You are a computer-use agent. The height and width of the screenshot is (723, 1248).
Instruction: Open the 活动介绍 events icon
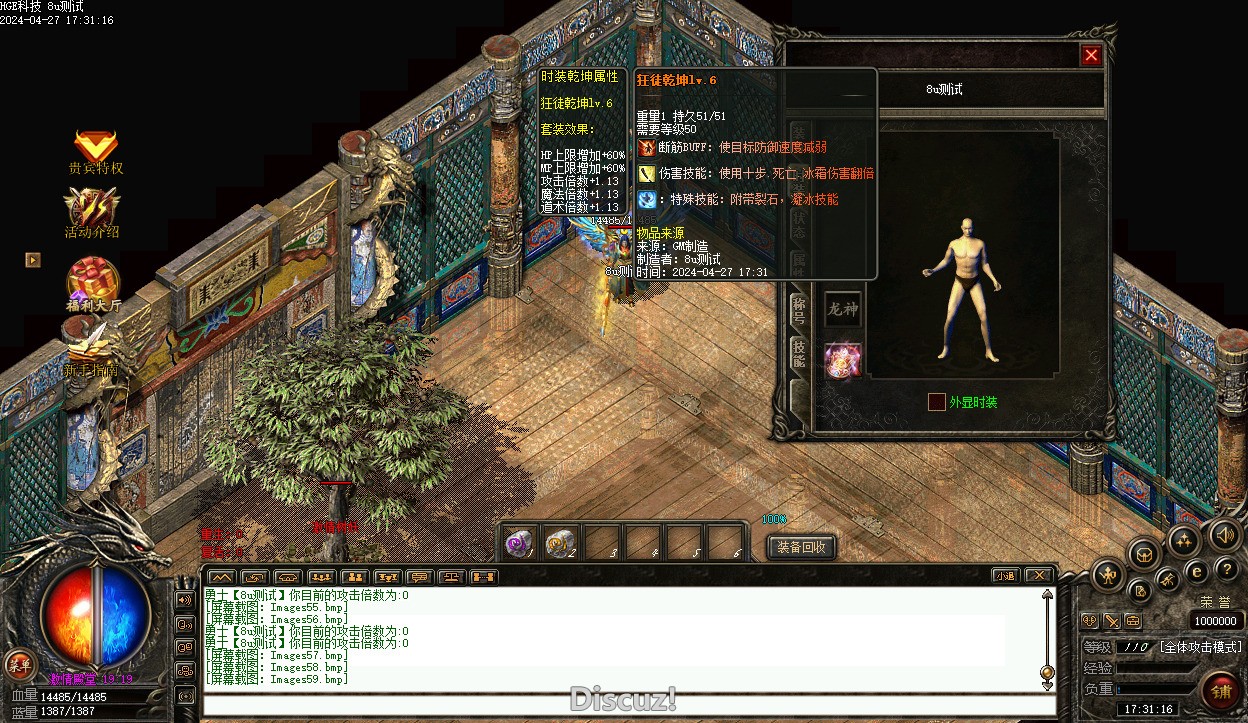pyautogui.click(x=92, y=212)
